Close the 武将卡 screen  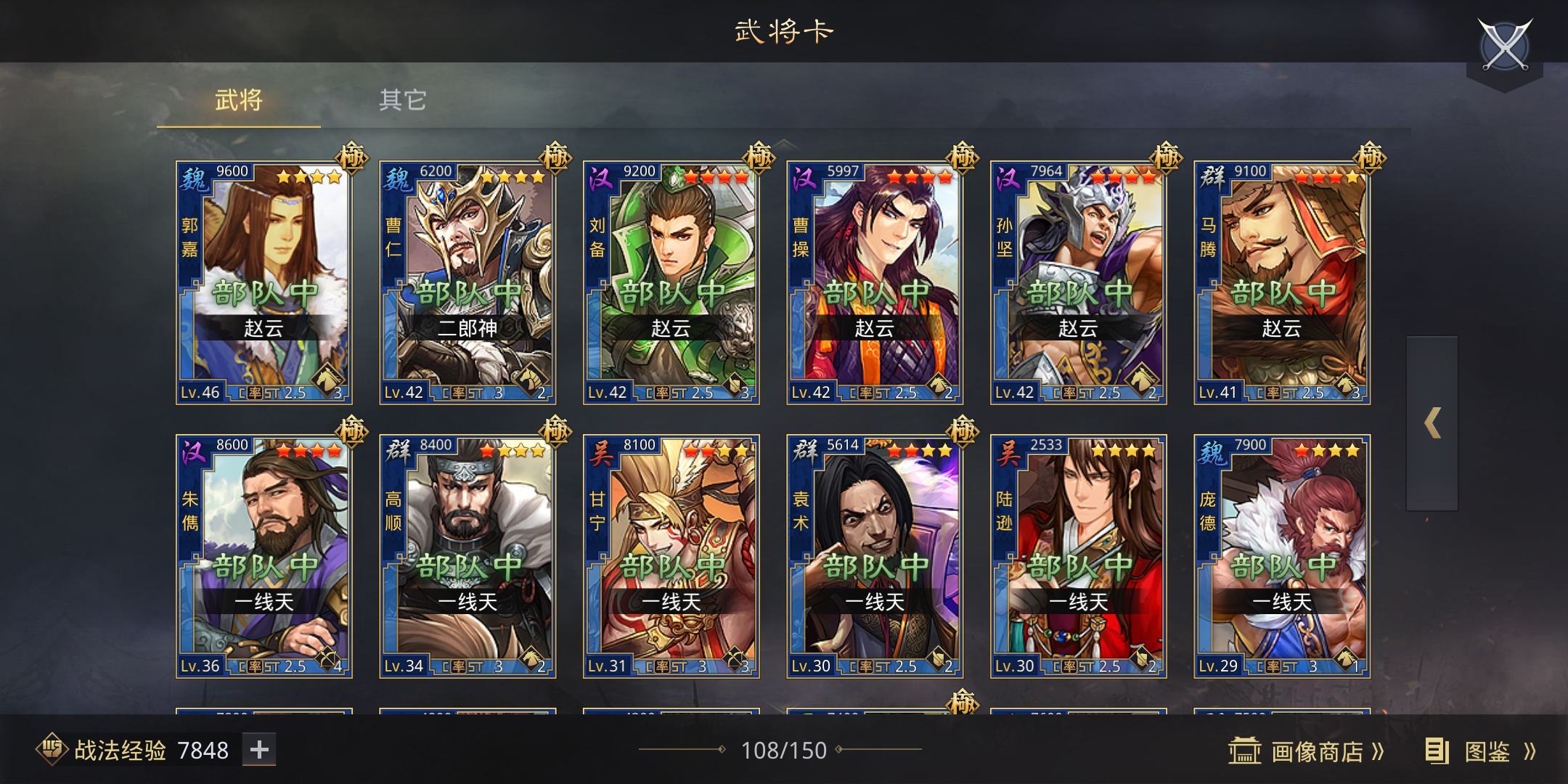point(1504,45)
